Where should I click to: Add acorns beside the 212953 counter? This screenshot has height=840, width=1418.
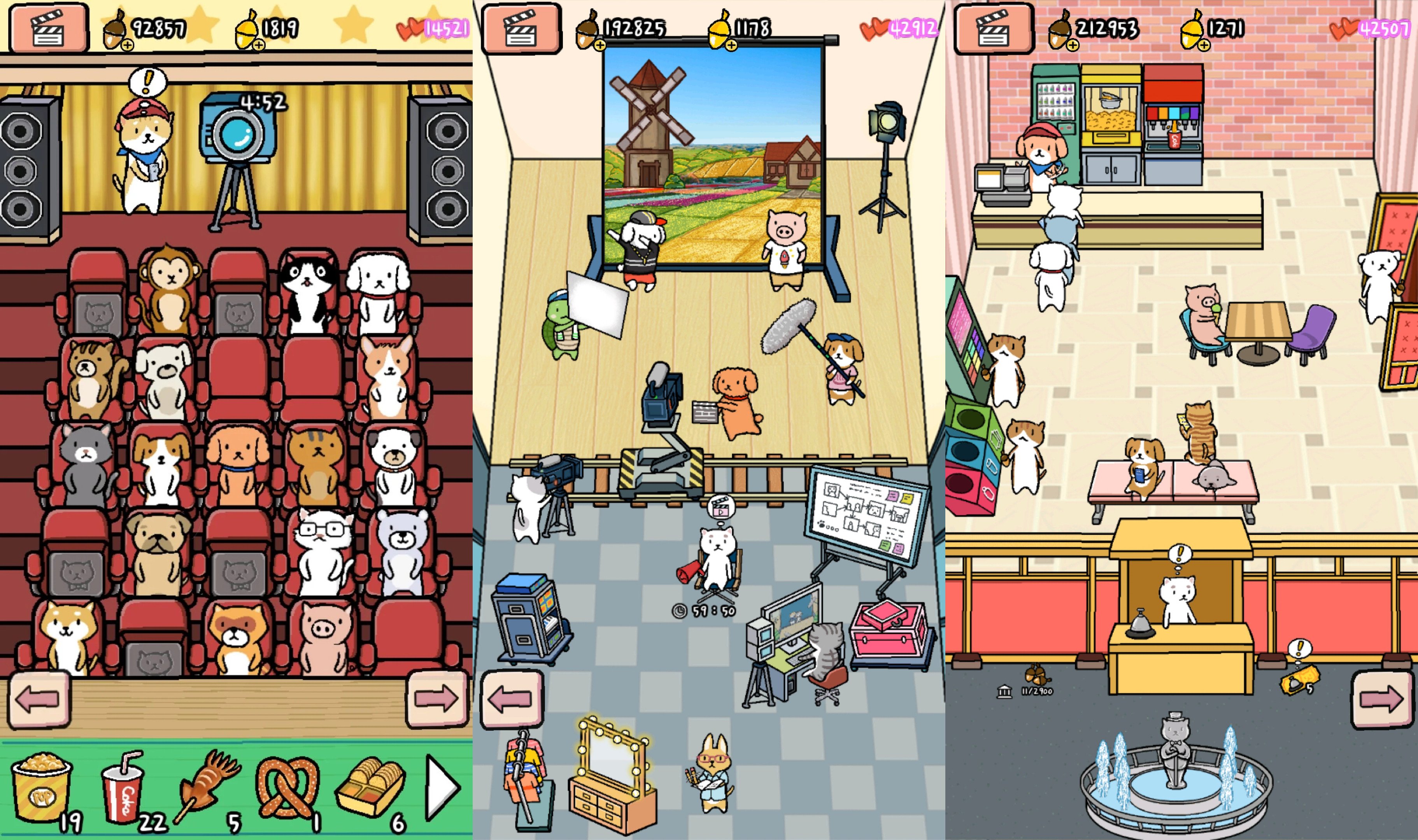(1072, 45)
